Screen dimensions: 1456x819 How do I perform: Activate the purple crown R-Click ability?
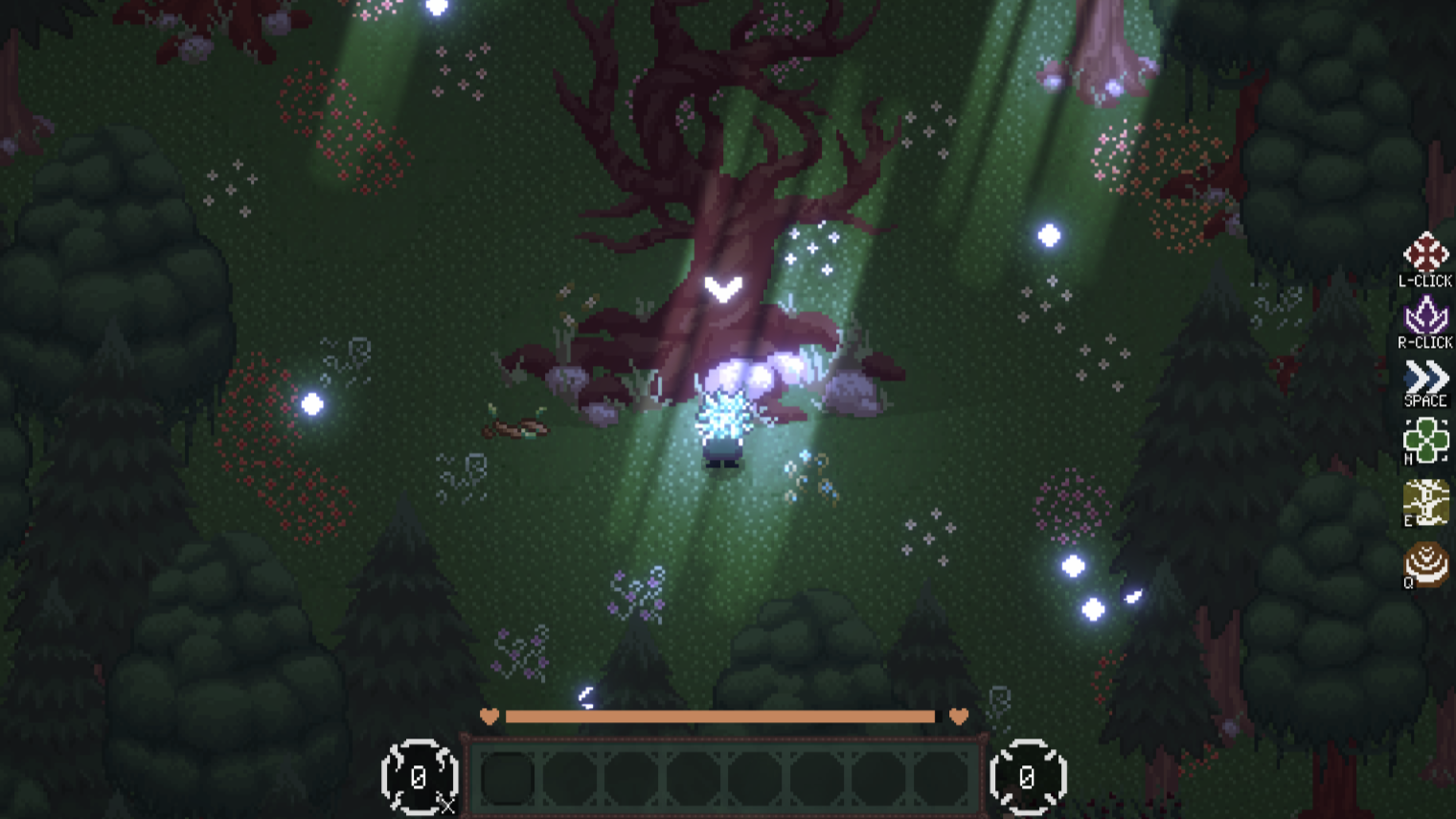pos(1425,315)
